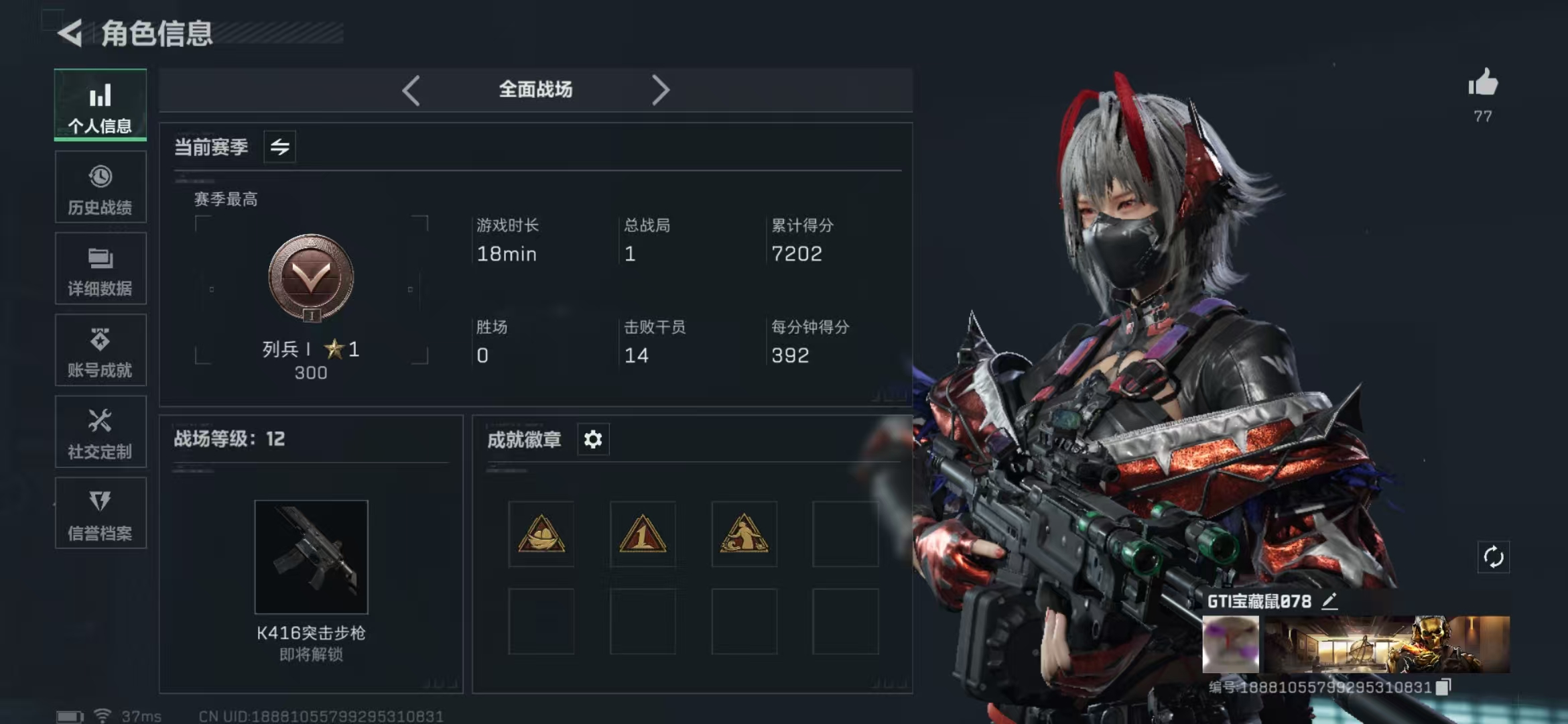Select the K416突击步枪 weapon thumbnail
Image resolution: width=1568 pixels, height=724 pixels.
point(311,556)
